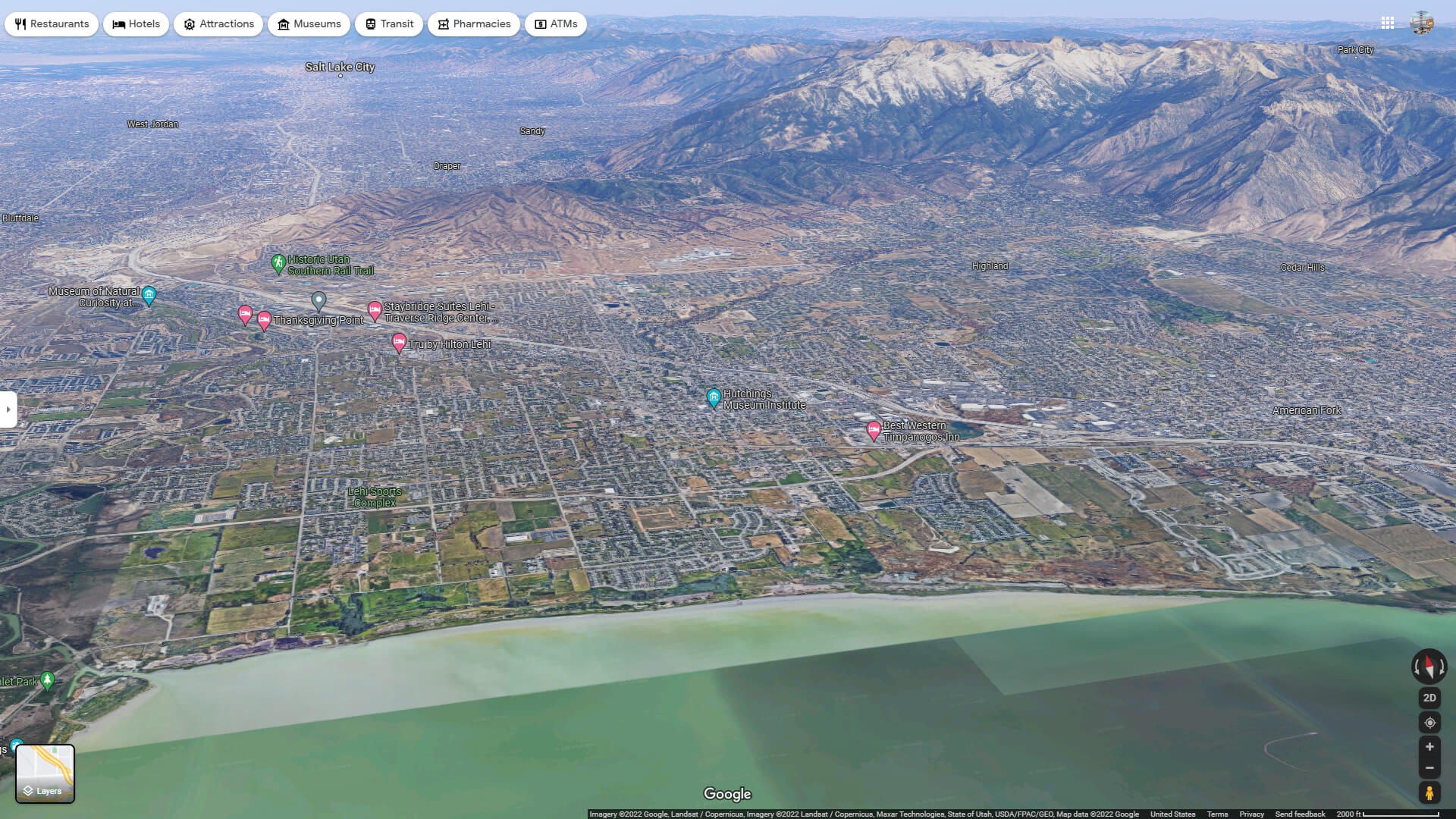The width and height of the screenshot is (1456, 819).
Task: Click the compass to reset map orientation
Action: tap(1429, 667)
